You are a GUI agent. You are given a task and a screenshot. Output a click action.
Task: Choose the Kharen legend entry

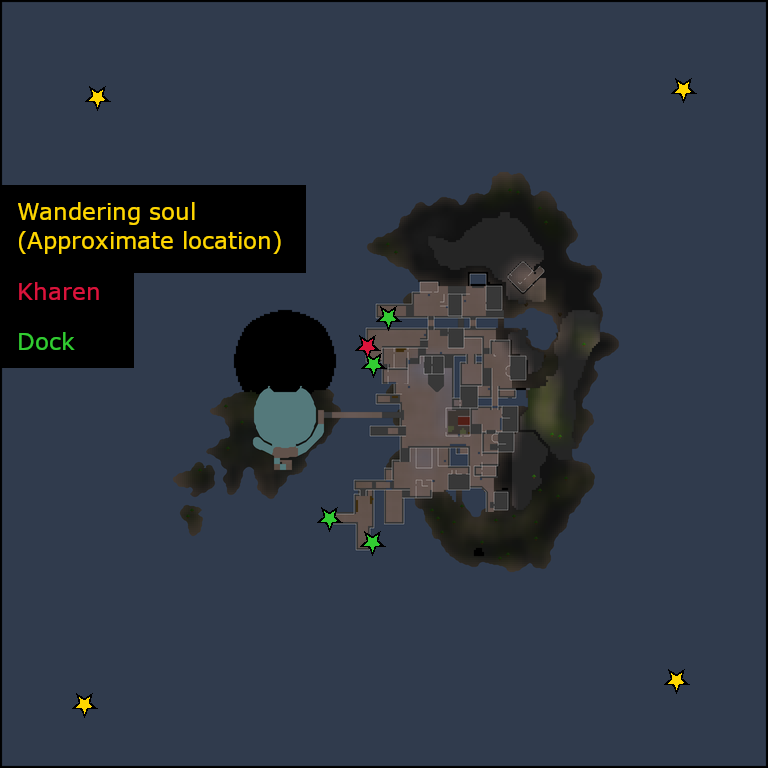point(59,292)
